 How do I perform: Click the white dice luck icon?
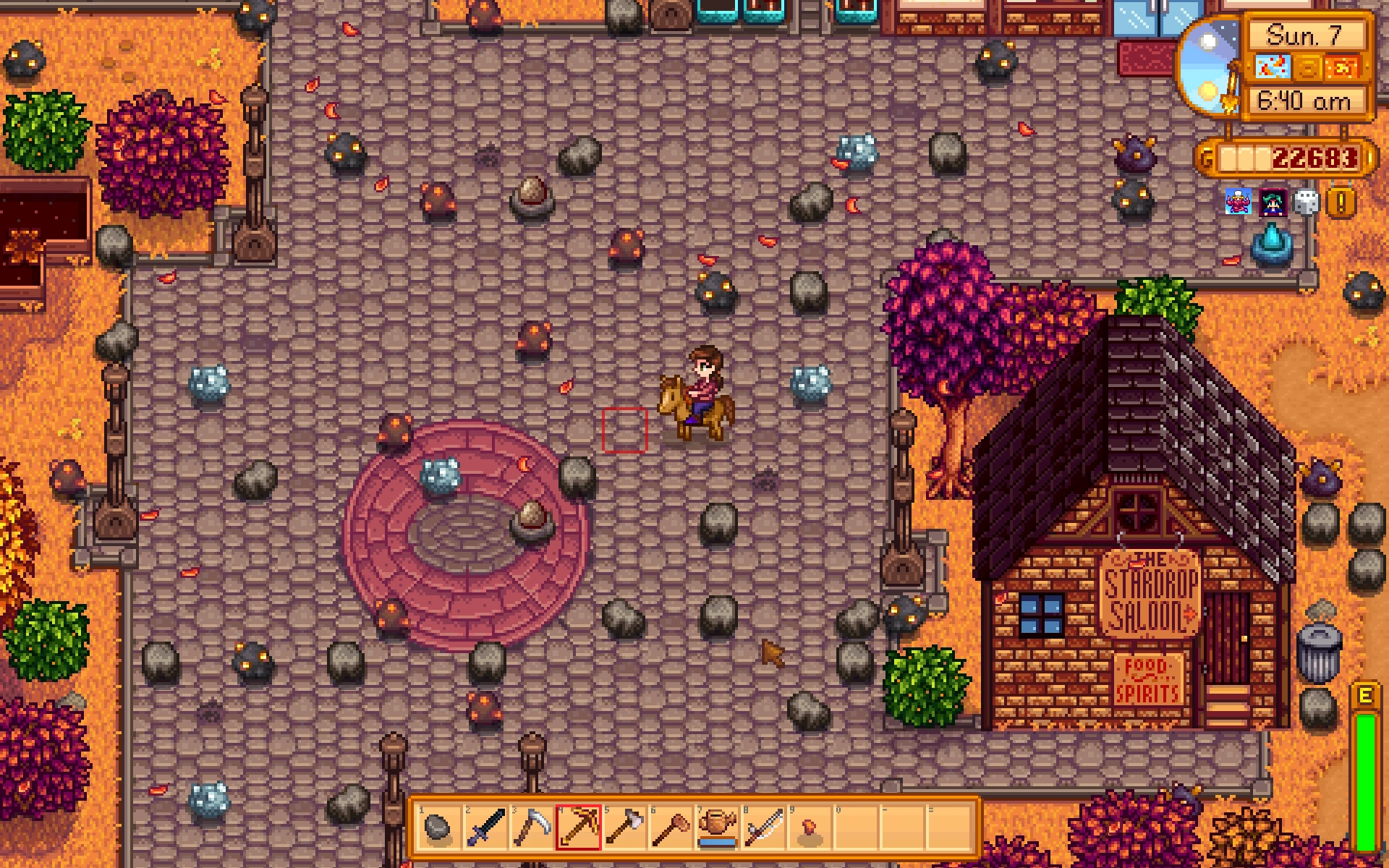(1306, 203)
